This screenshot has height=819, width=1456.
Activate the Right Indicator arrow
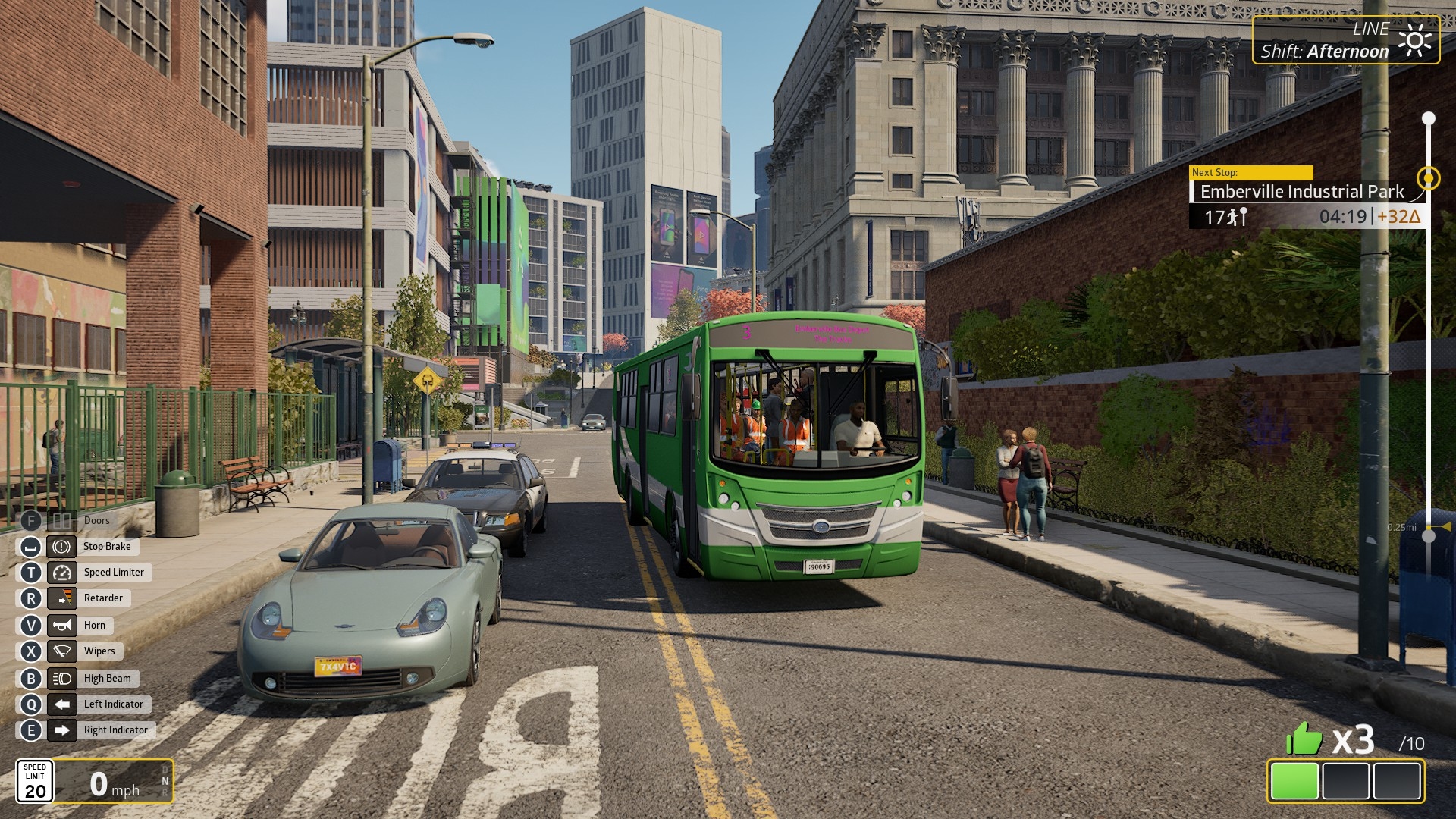pos(61,730)
